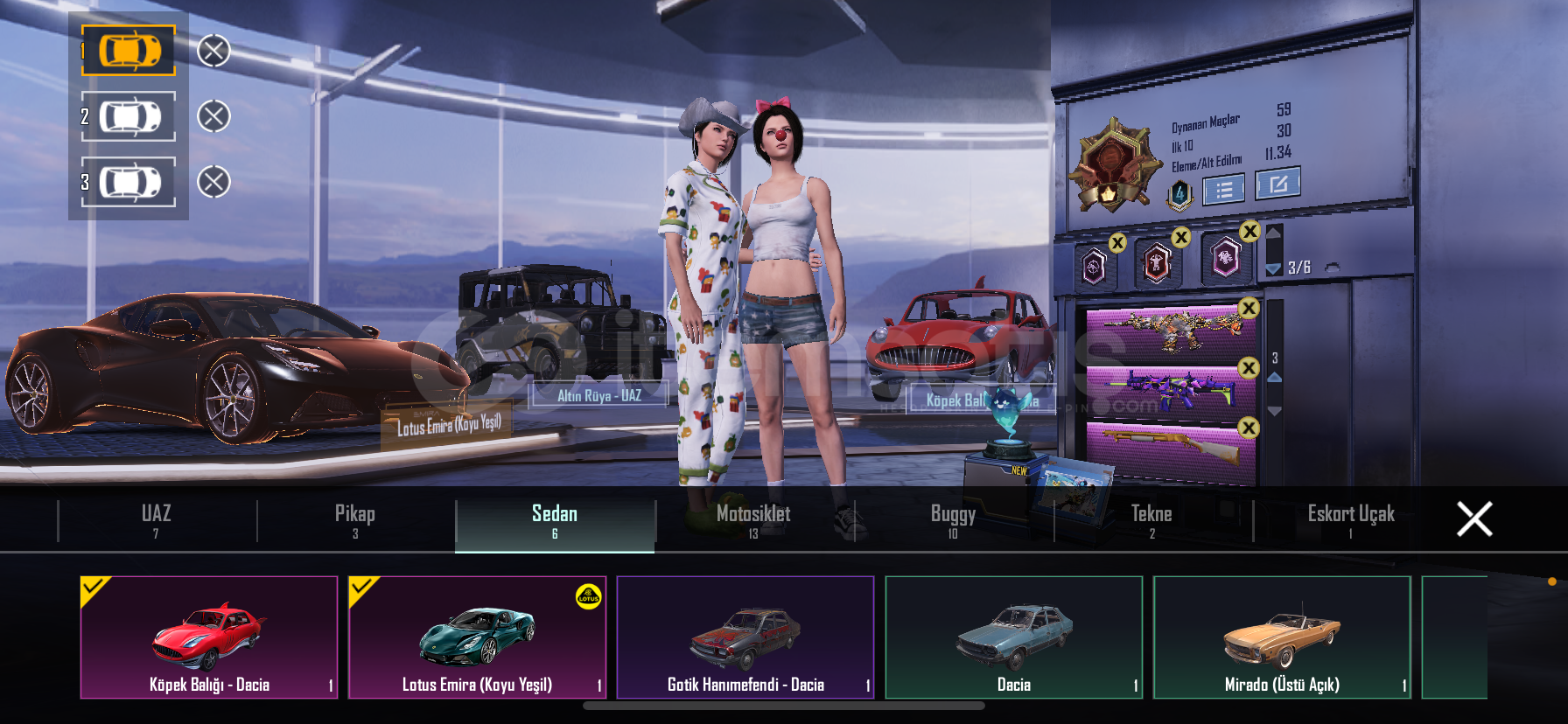Choose the Lotus Emira (Koyu Yeşil) card
This screenshot has height=724, width=1568.
[x=477, y=637]
